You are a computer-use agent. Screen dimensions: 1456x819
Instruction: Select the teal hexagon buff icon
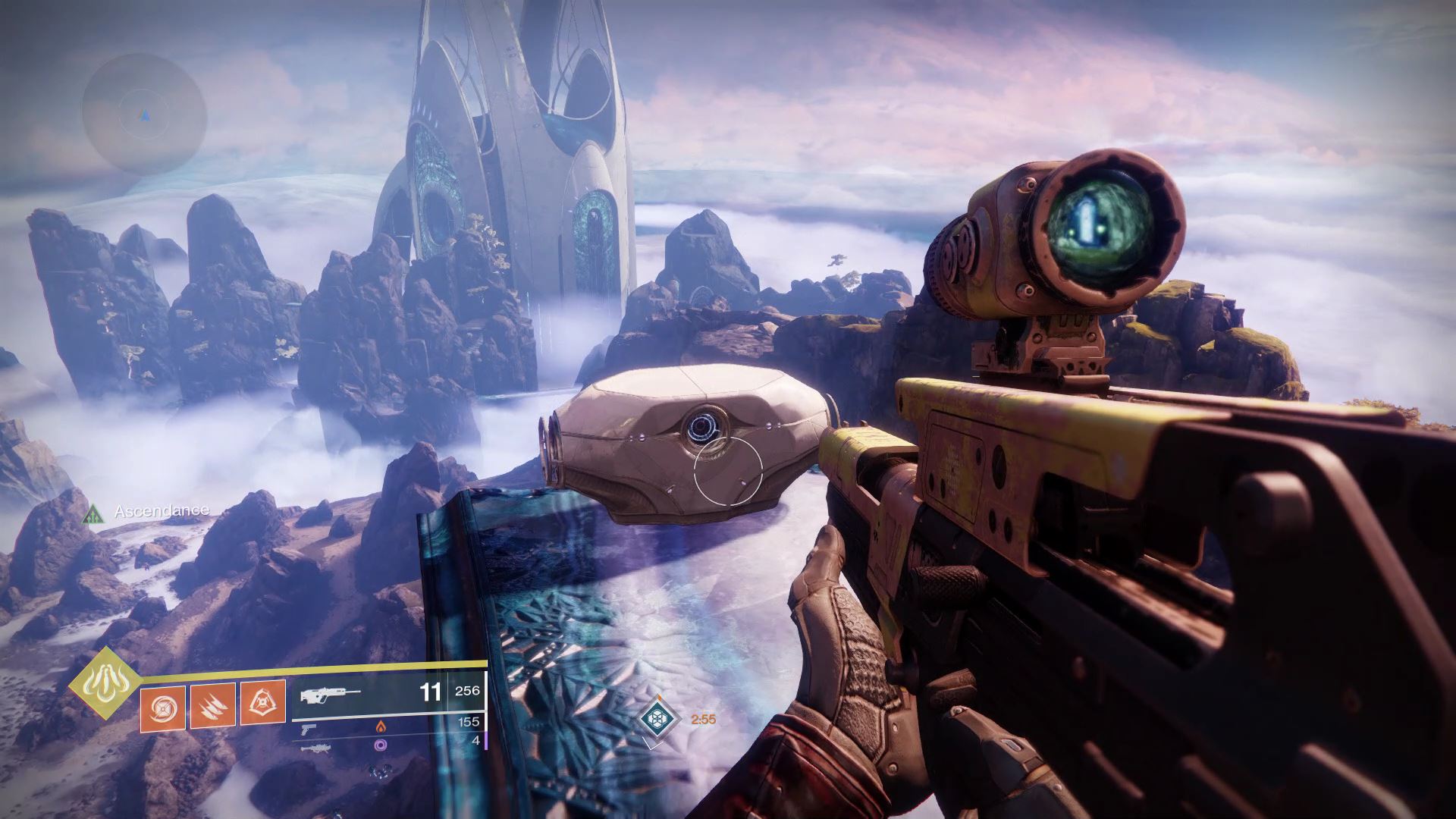tap(655, 717)
